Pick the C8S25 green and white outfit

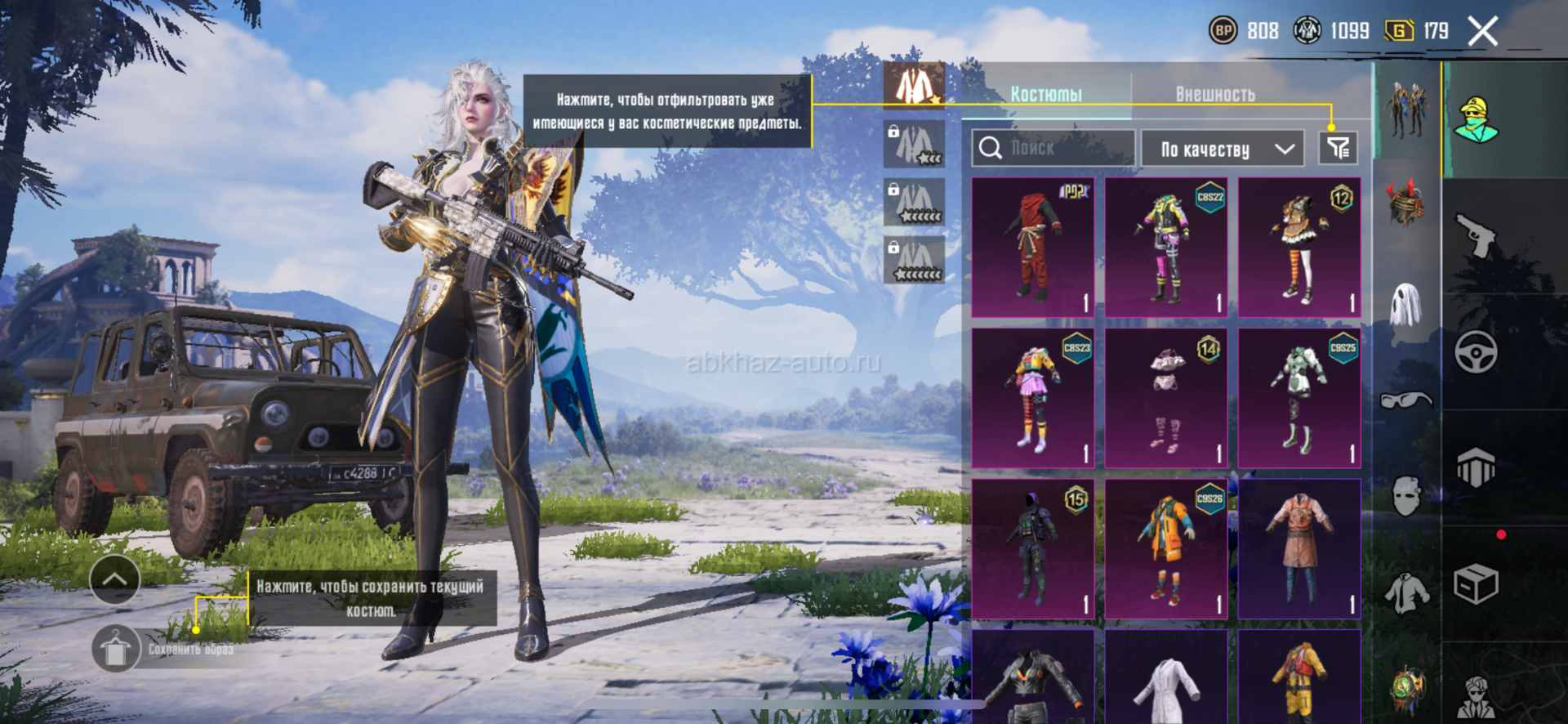[1299, 398]
